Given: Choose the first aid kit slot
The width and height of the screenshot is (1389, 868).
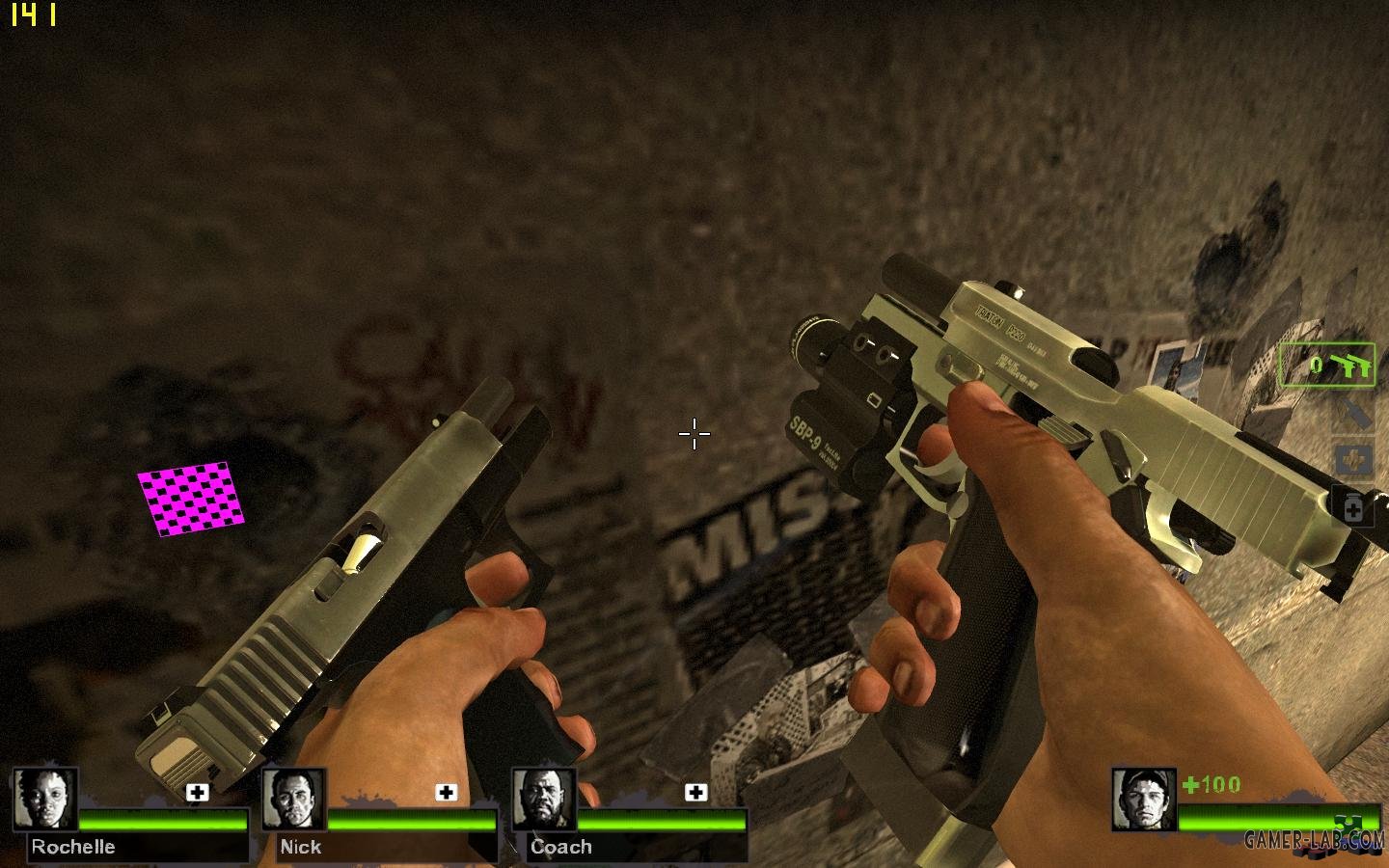Looking at the screenshot, I should click(1352, 460).
